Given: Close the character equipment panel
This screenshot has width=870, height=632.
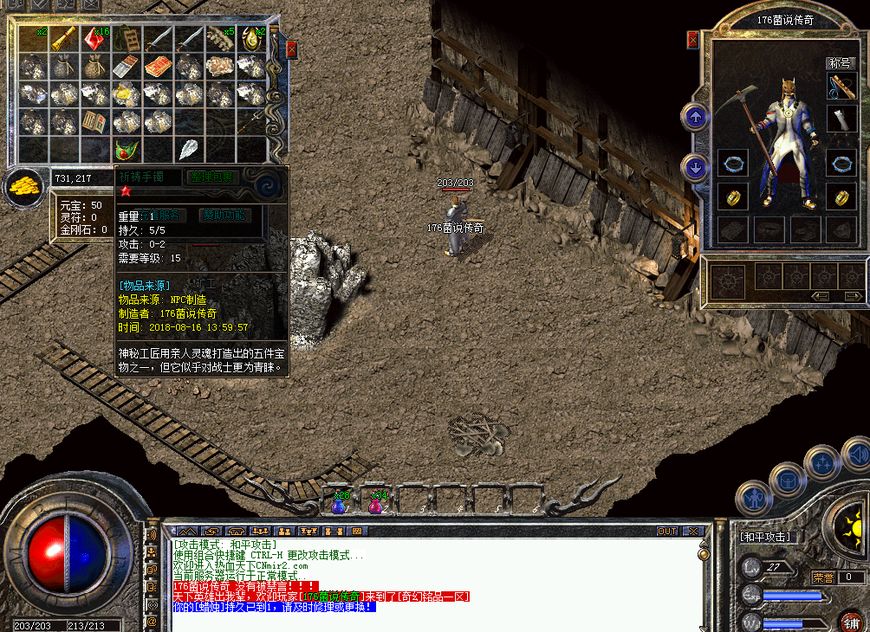Looking at the screenshot, I should (693, 40).
